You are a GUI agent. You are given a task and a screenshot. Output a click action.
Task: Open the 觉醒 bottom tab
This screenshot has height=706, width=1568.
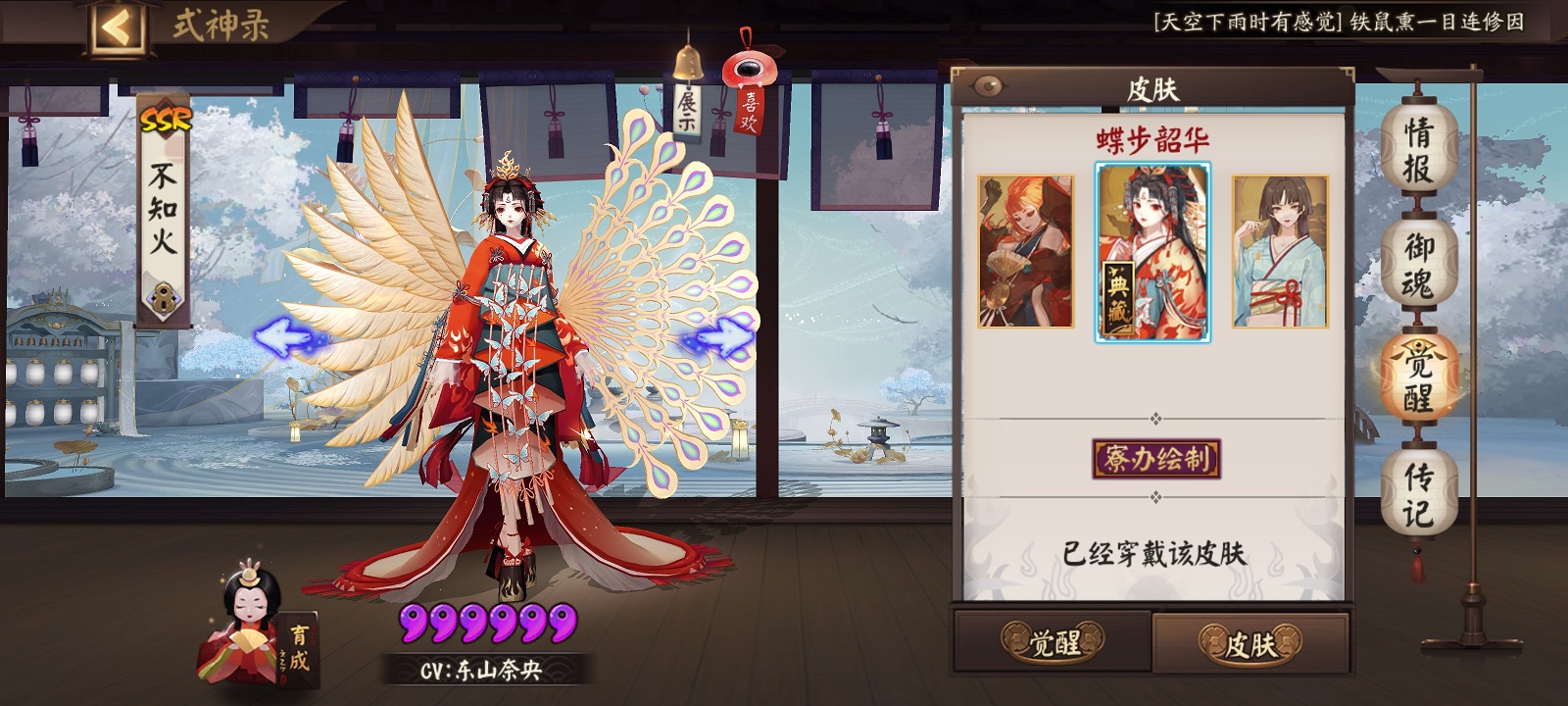coord(1053,642)
